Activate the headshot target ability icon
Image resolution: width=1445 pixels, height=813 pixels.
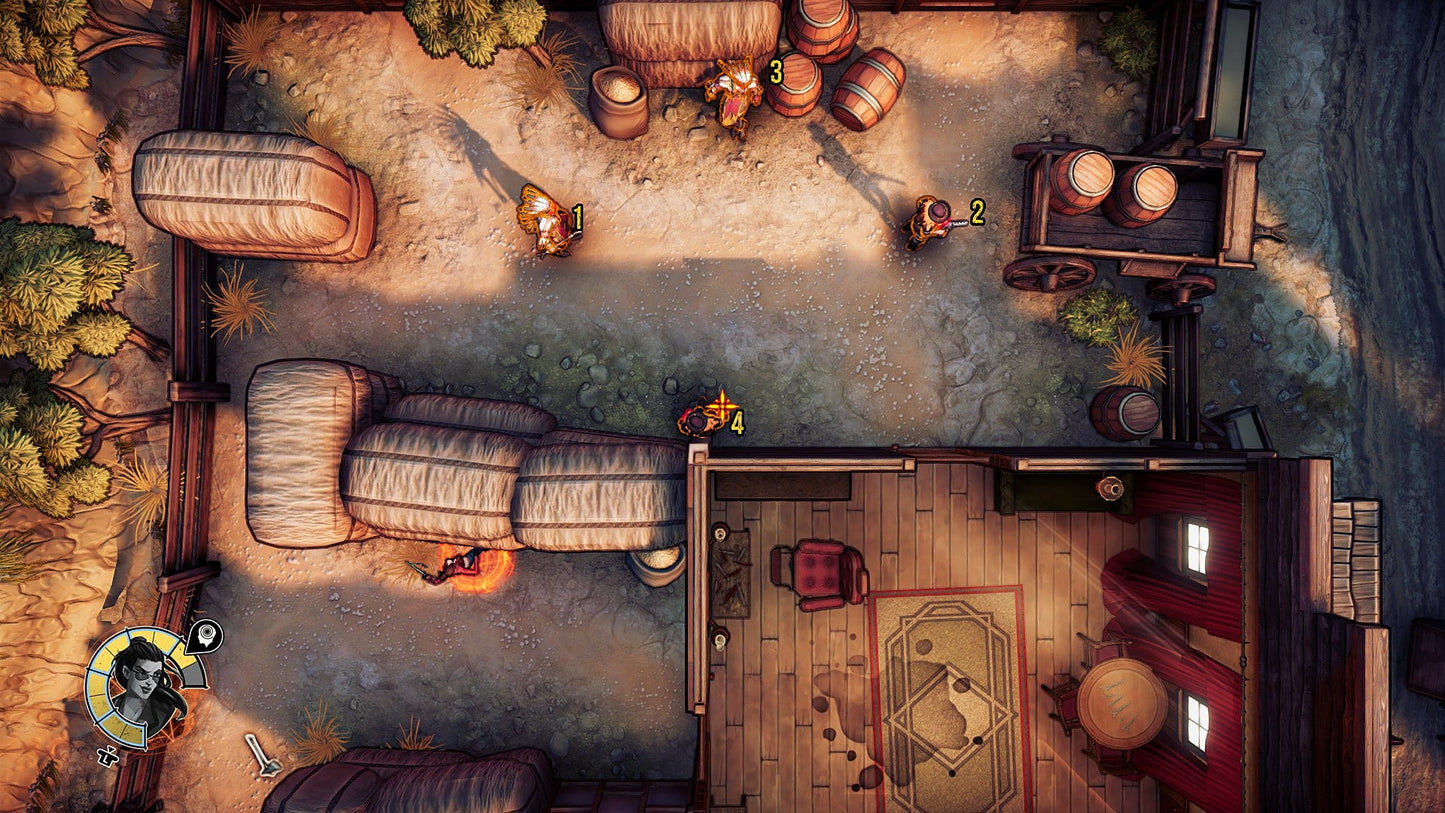click(x=206, y=635)
